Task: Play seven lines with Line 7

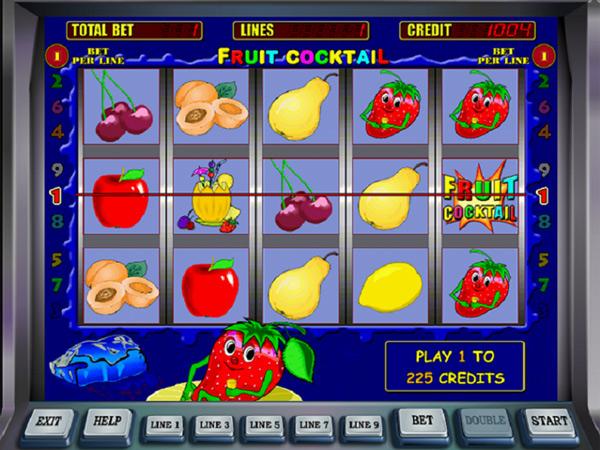Action: tap(314, 425)
